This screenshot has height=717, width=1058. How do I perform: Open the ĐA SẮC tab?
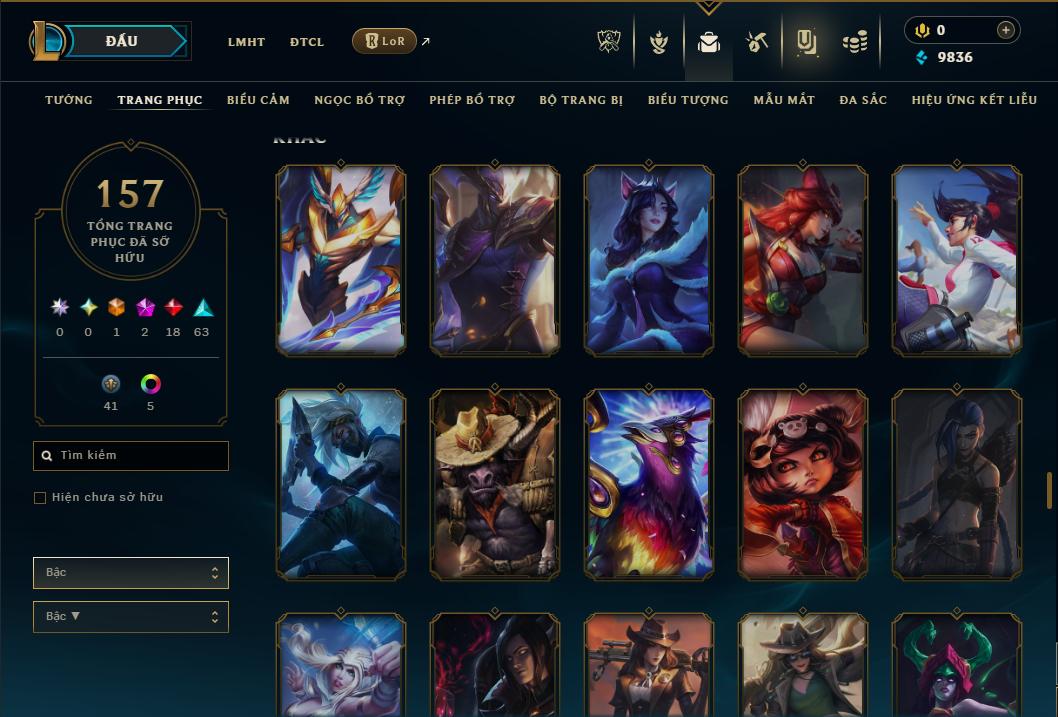[863, 100]
